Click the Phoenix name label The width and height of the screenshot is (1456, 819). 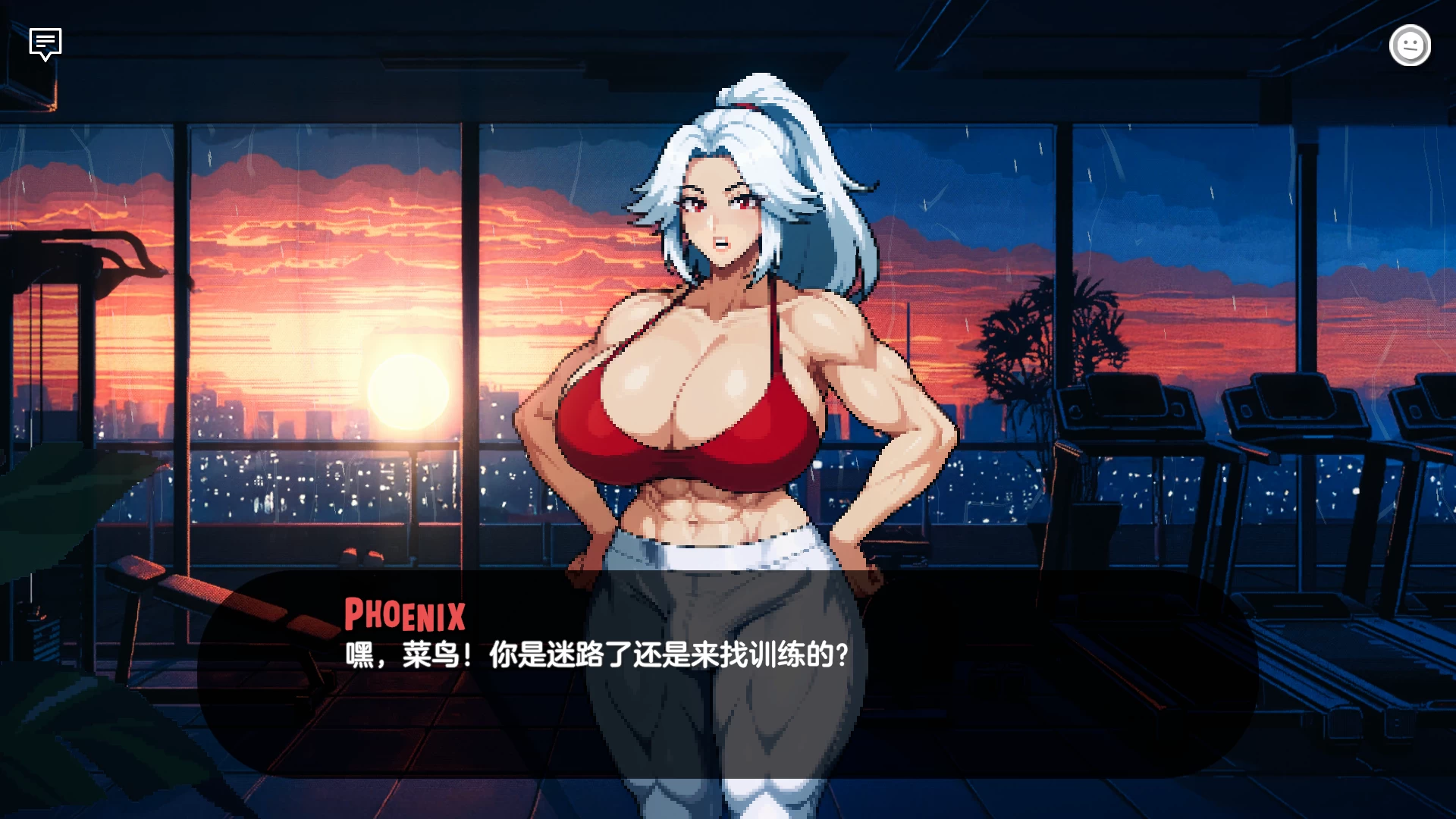pyautogui.click(x=404, y=616)
